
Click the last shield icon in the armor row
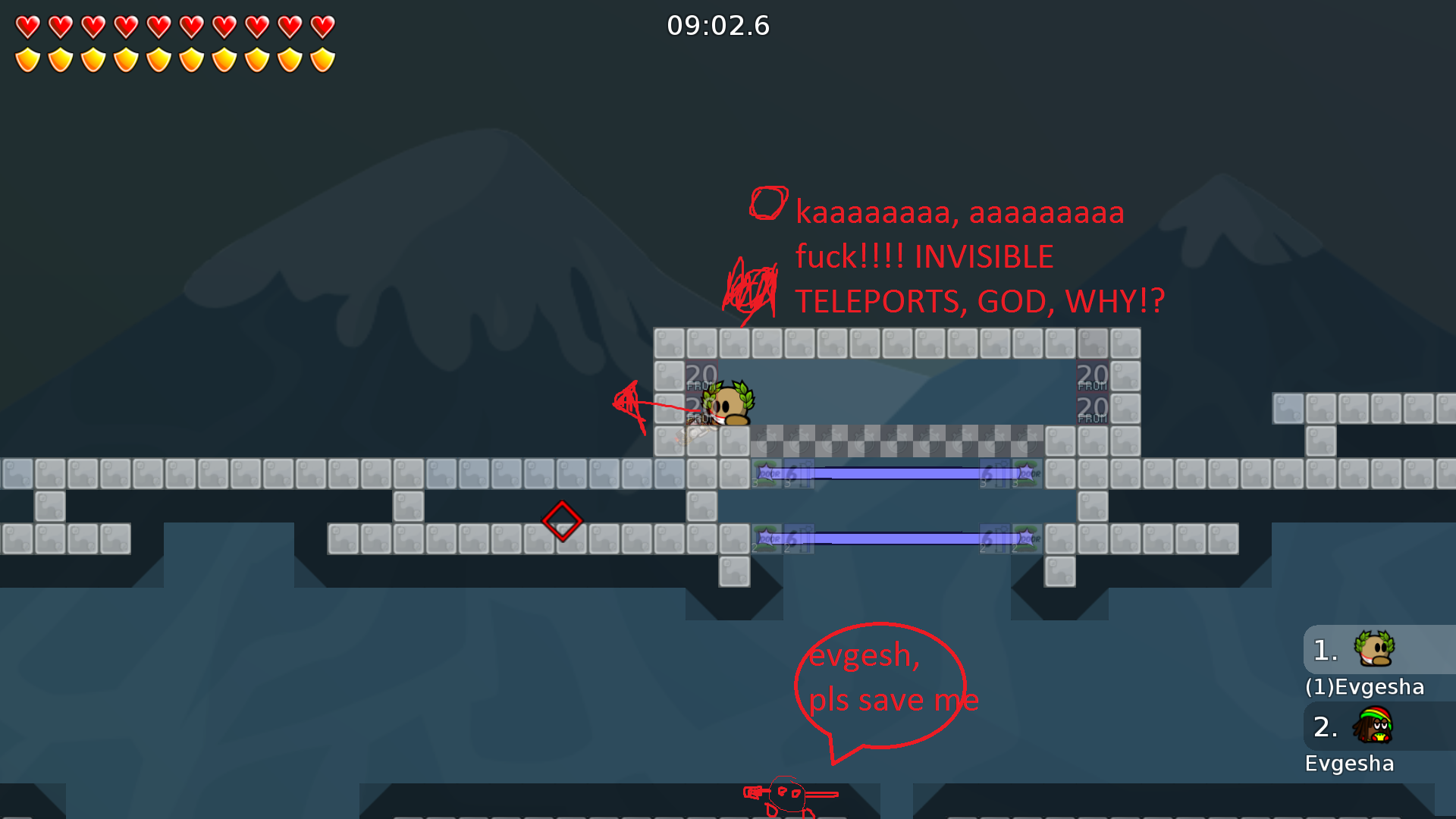point(322,58)
